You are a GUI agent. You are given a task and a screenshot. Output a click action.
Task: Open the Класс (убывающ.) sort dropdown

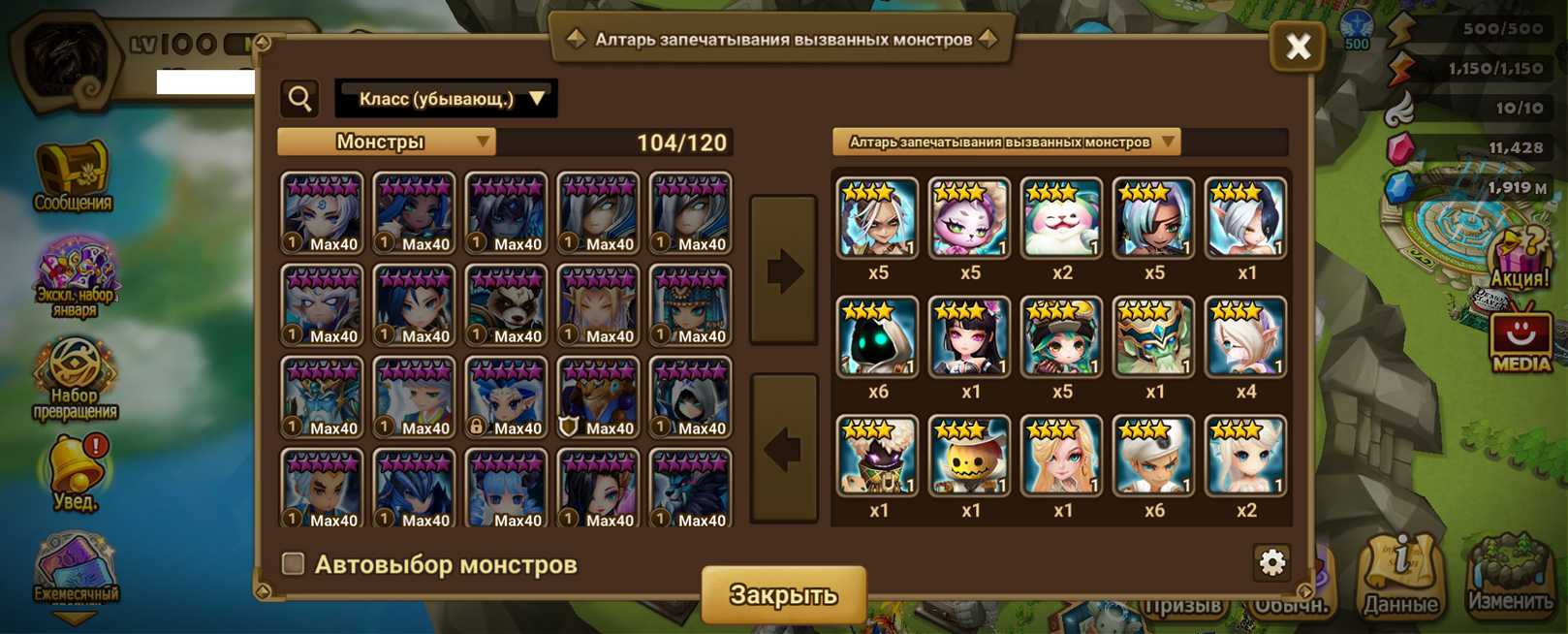[446, 99]
